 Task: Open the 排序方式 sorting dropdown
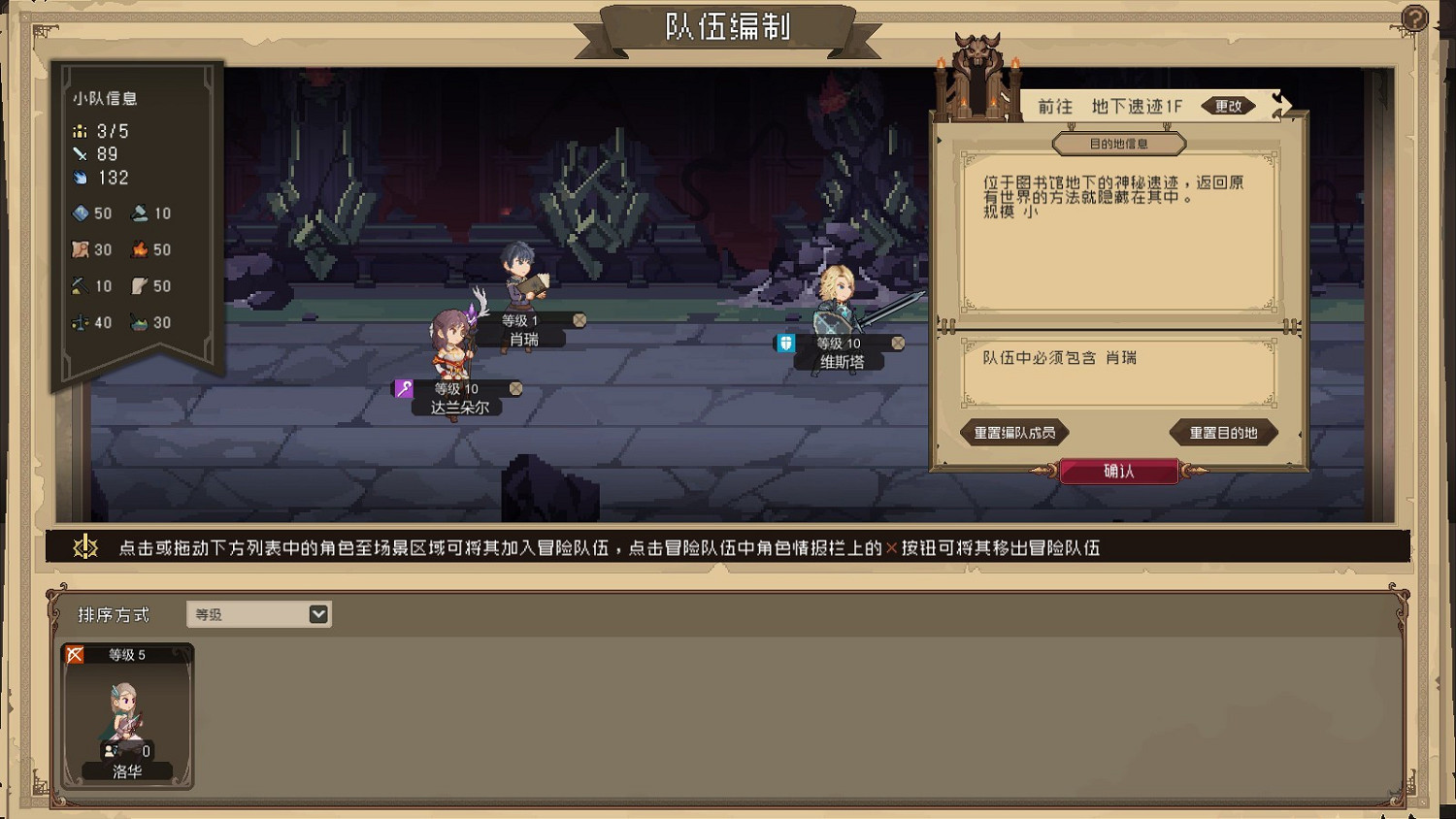[257, 613]
